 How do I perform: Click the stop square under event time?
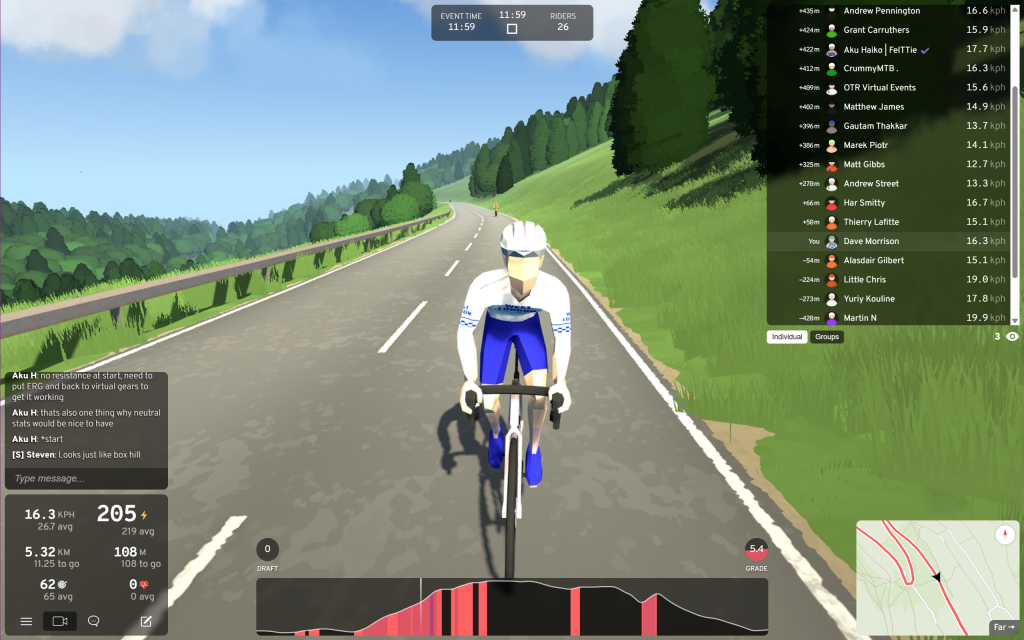click(512, 29)
